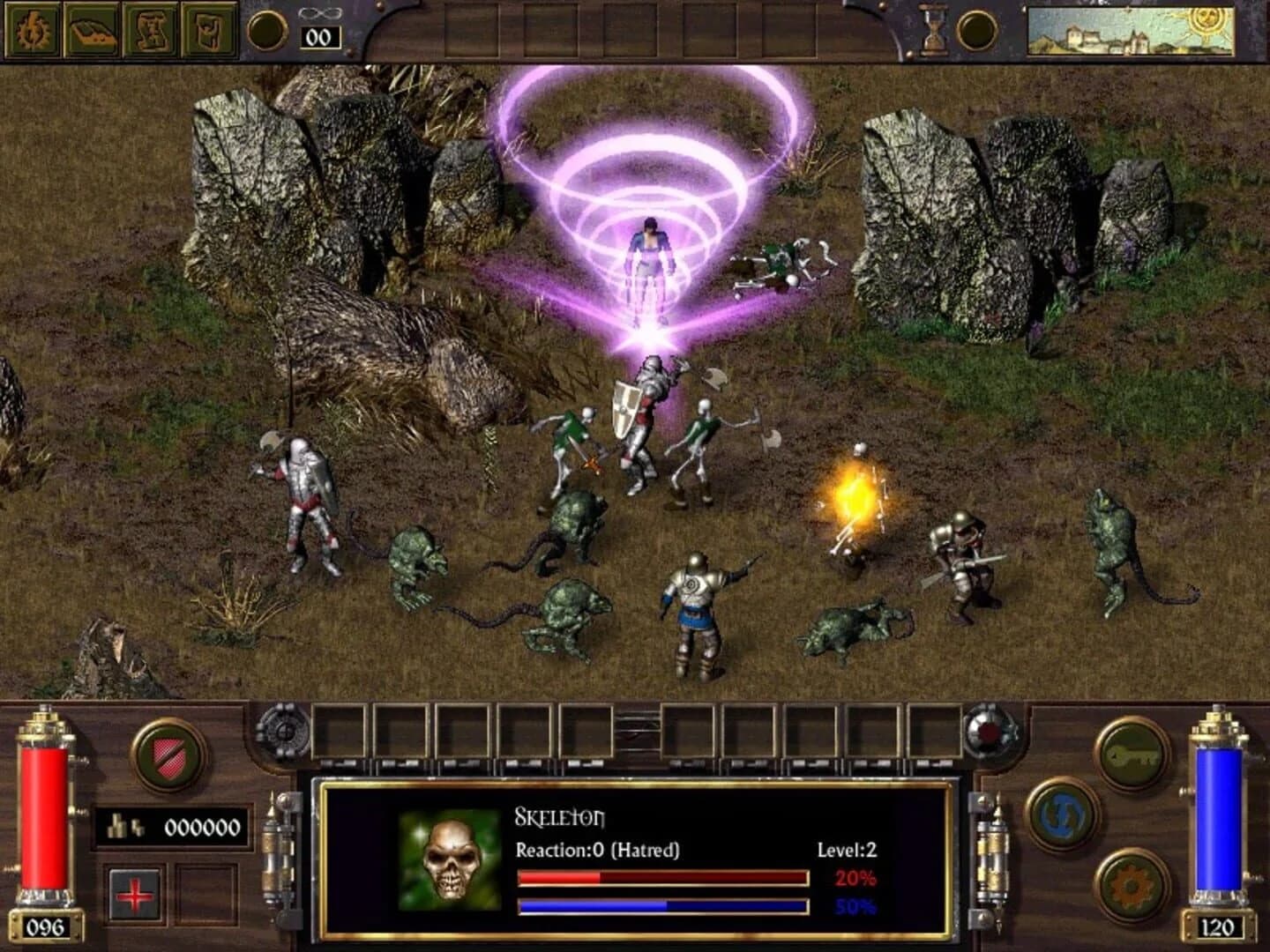Click the 00 counter field
The width and height of the screenshot is (1270, 952).
coord(319,37)
